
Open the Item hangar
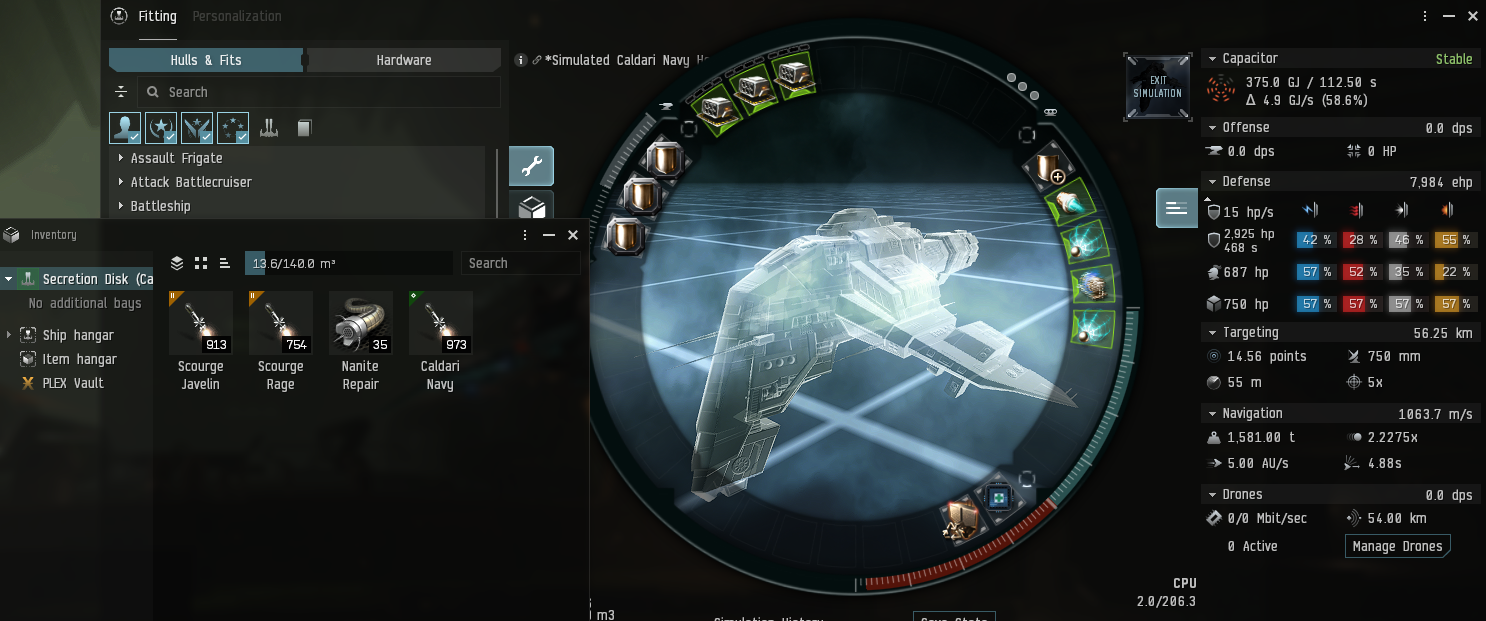(x=79, y=359)
